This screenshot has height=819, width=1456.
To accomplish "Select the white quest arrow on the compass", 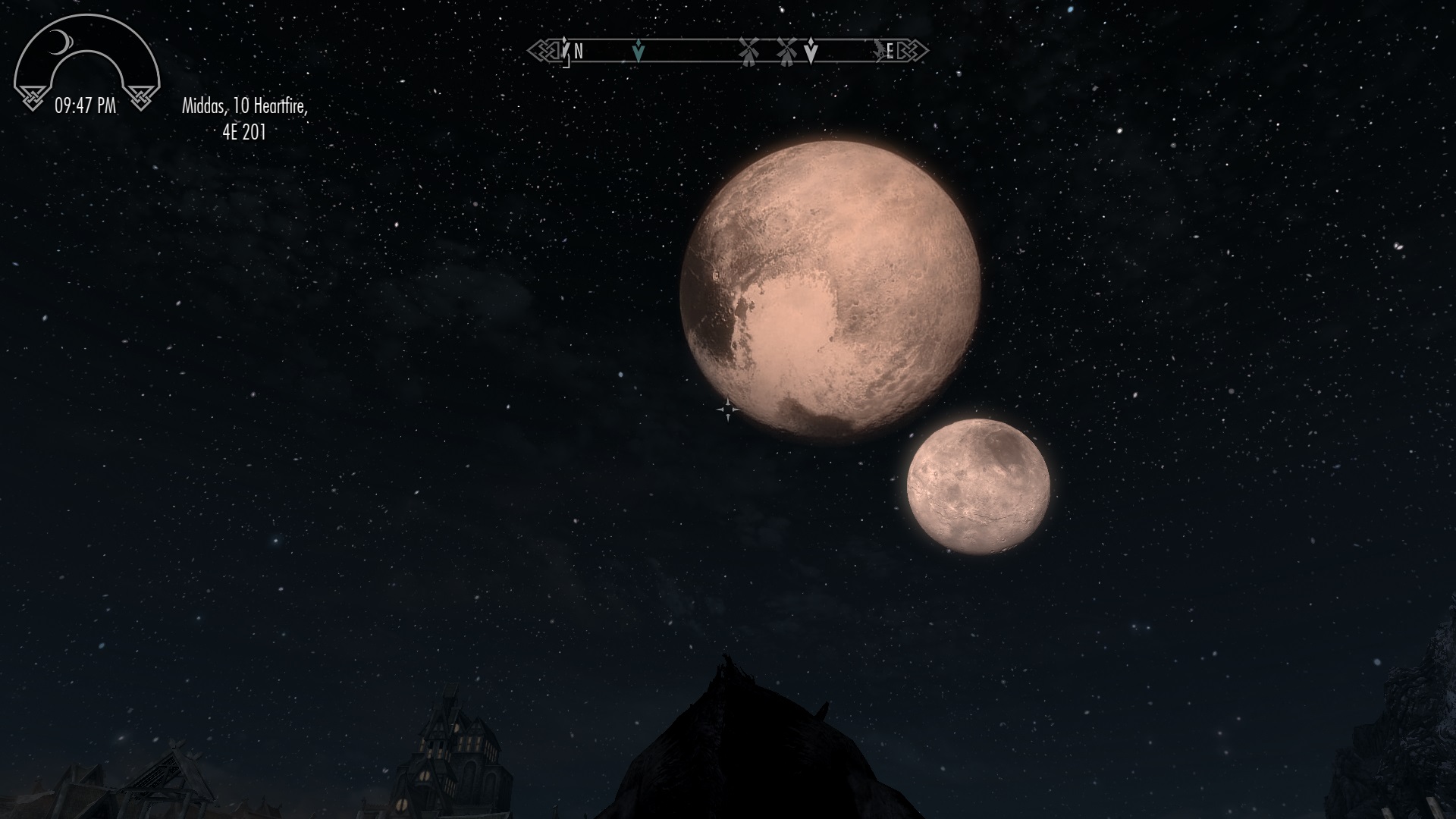I will [811, 51].
